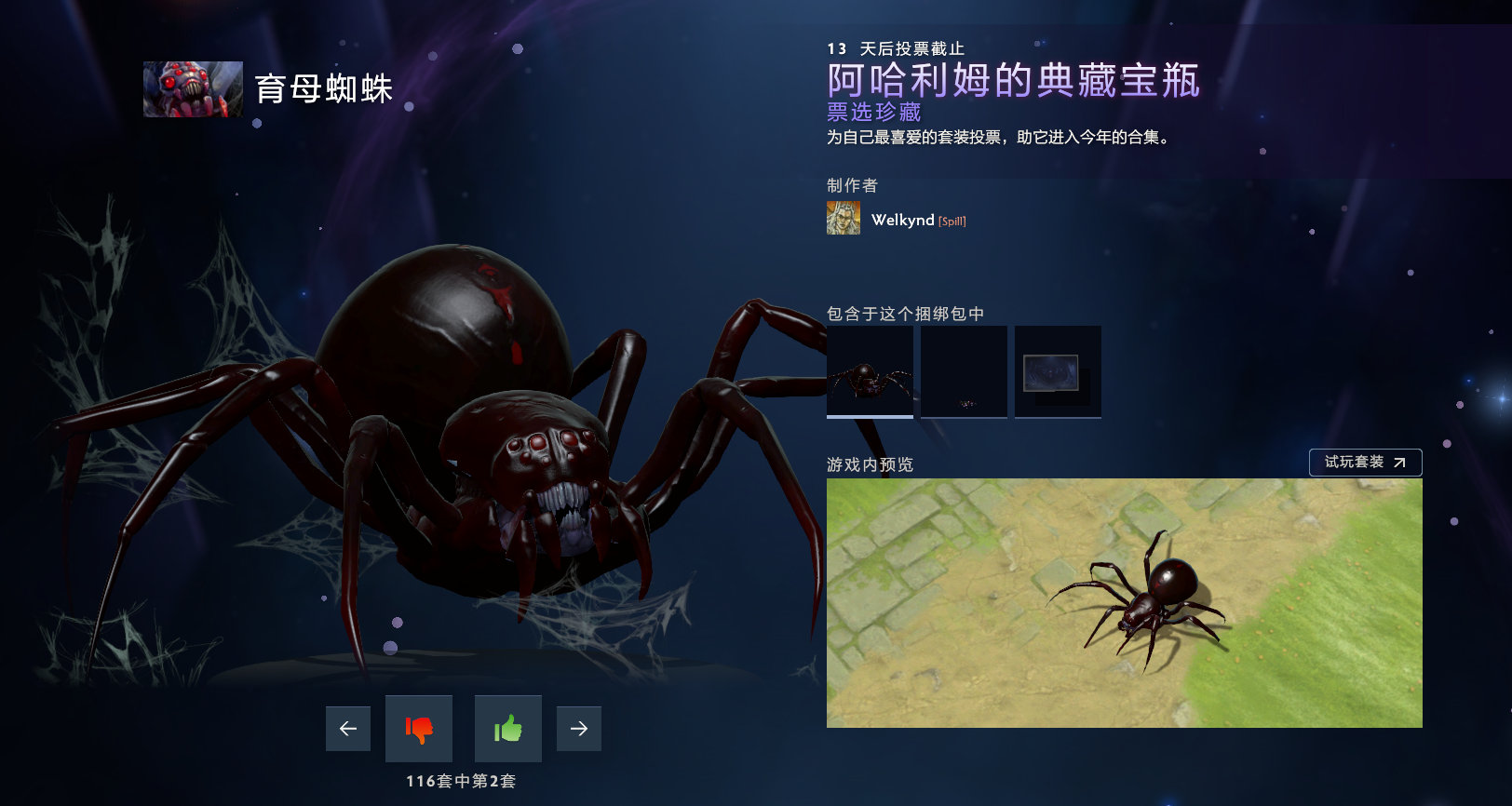Click the Broodmother hero portrait icon

(192, 89)
